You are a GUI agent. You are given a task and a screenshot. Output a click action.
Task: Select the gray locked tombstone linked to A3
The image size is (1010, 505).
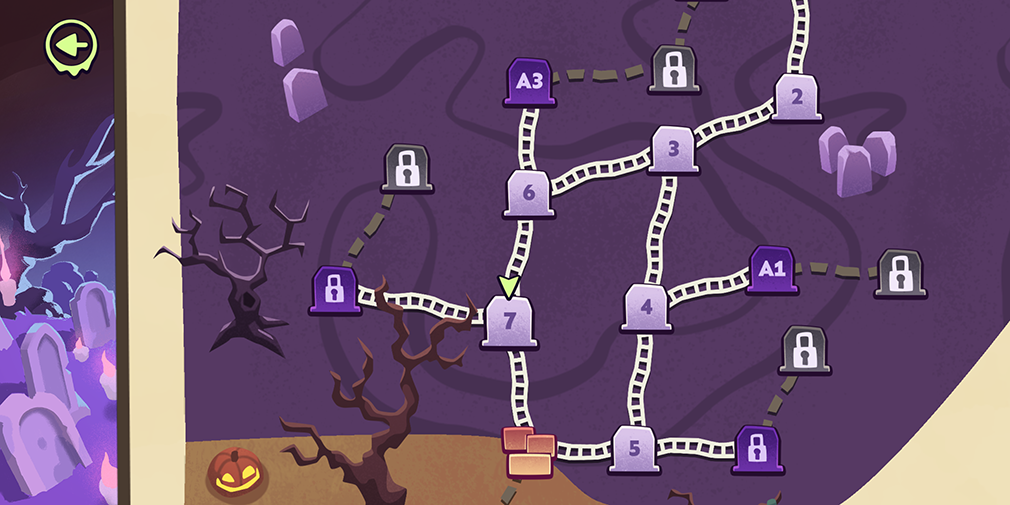click(x=675, y=69)
